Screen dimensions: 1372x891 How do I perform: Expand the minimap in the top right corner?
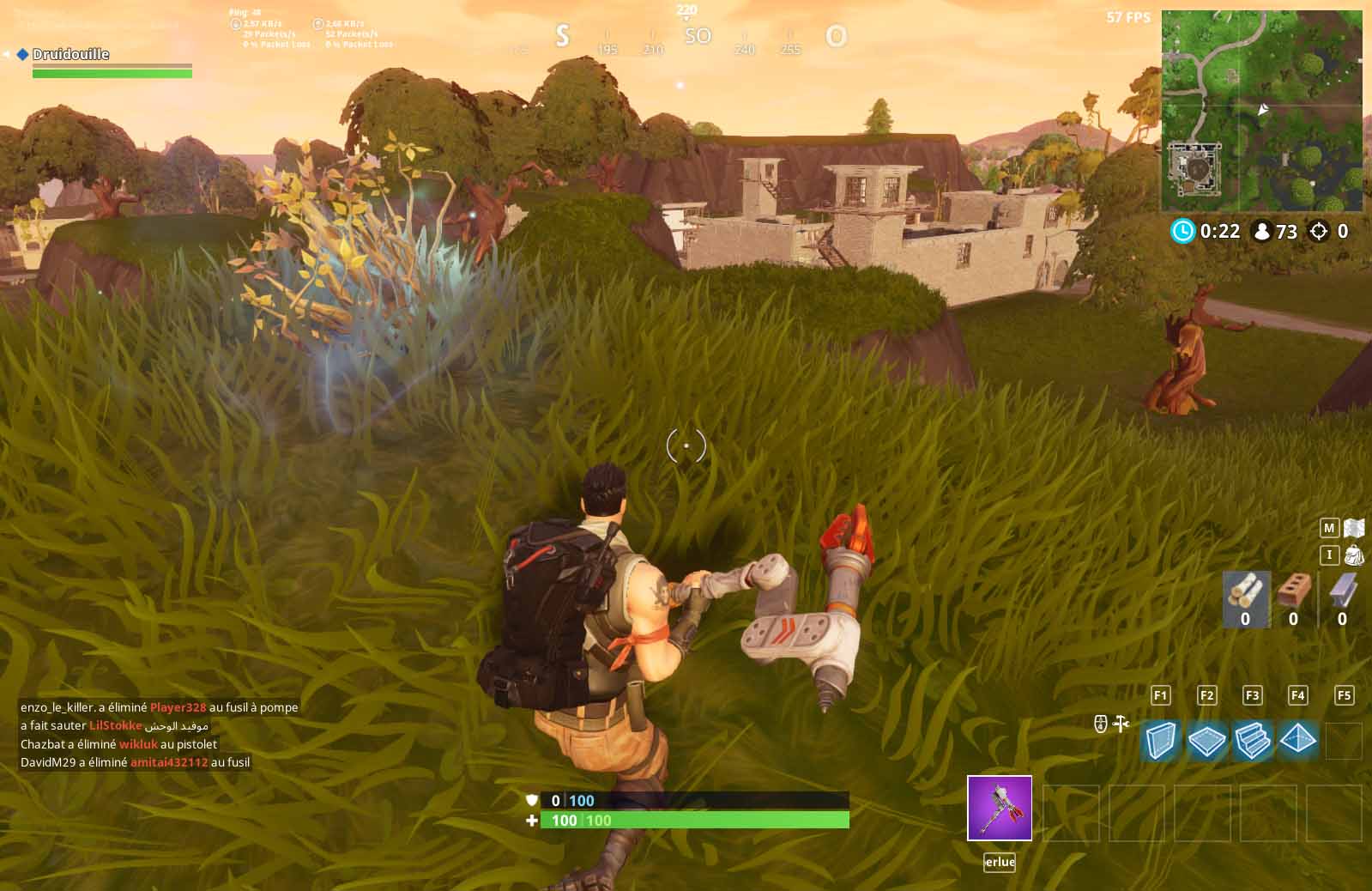[1261, 112]
